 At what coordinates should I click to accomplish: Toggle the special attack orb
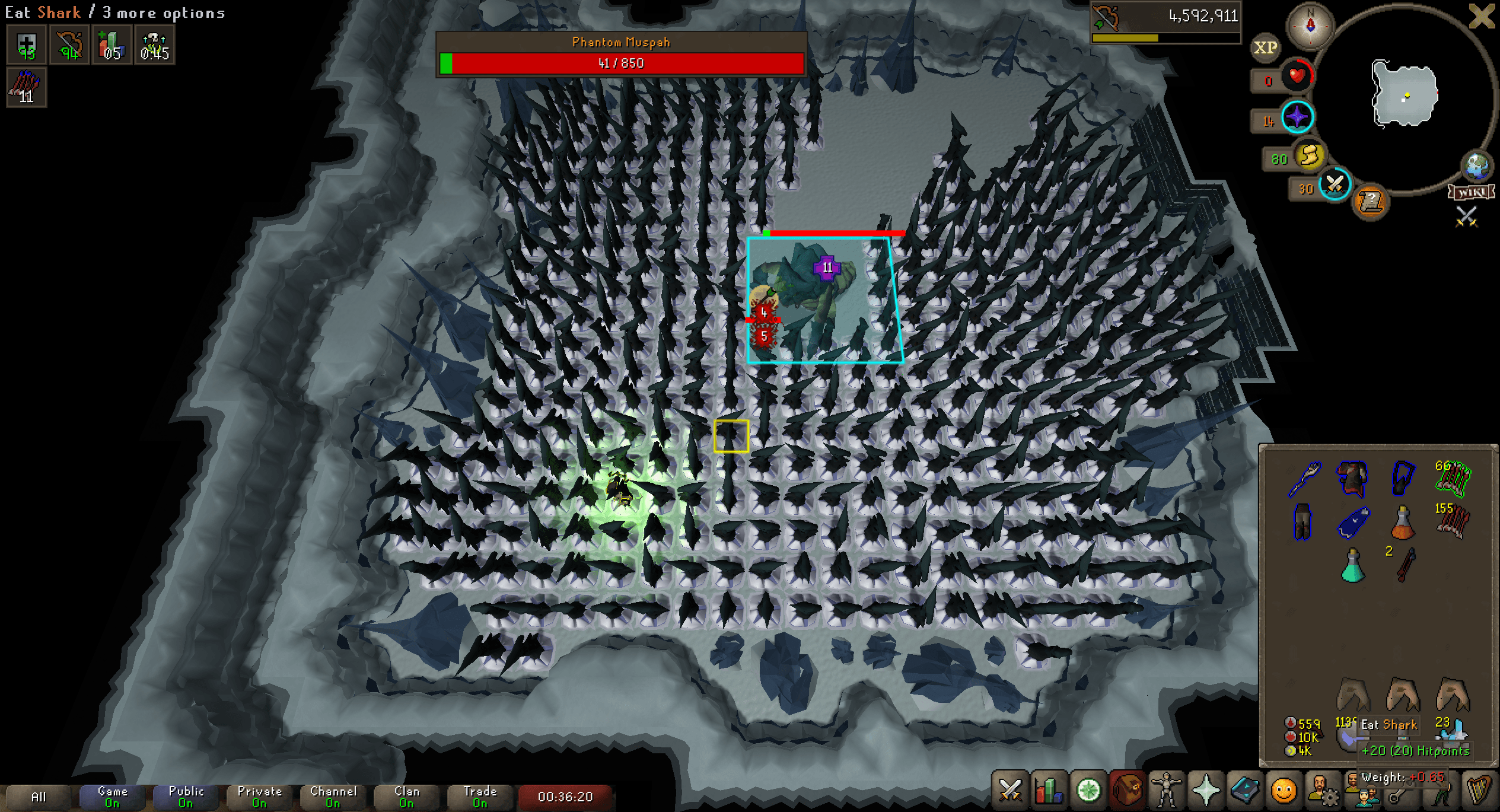[x=1335, y=186]
